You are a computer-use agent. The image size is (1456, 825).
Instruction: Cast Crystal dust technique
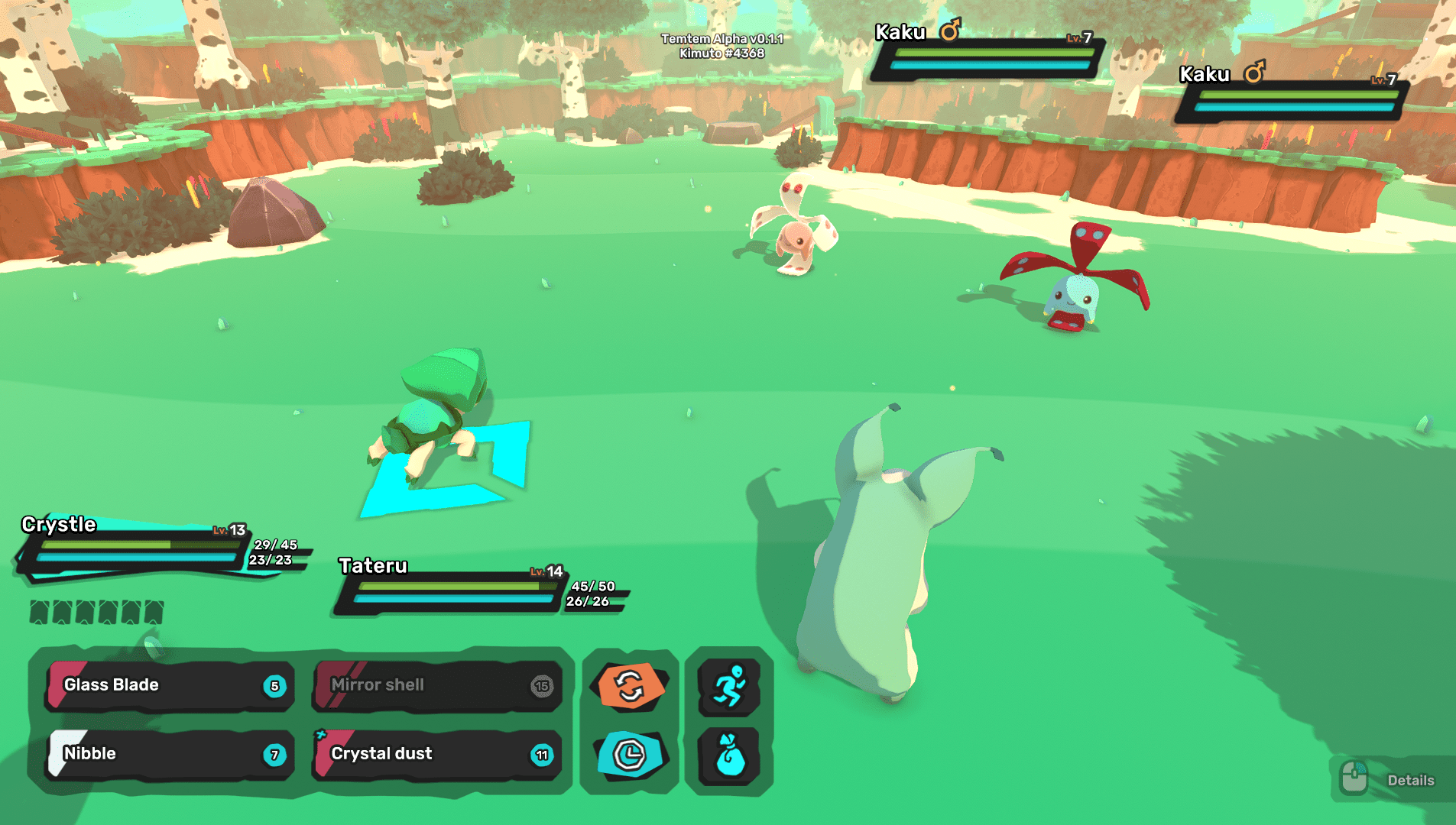437,754
